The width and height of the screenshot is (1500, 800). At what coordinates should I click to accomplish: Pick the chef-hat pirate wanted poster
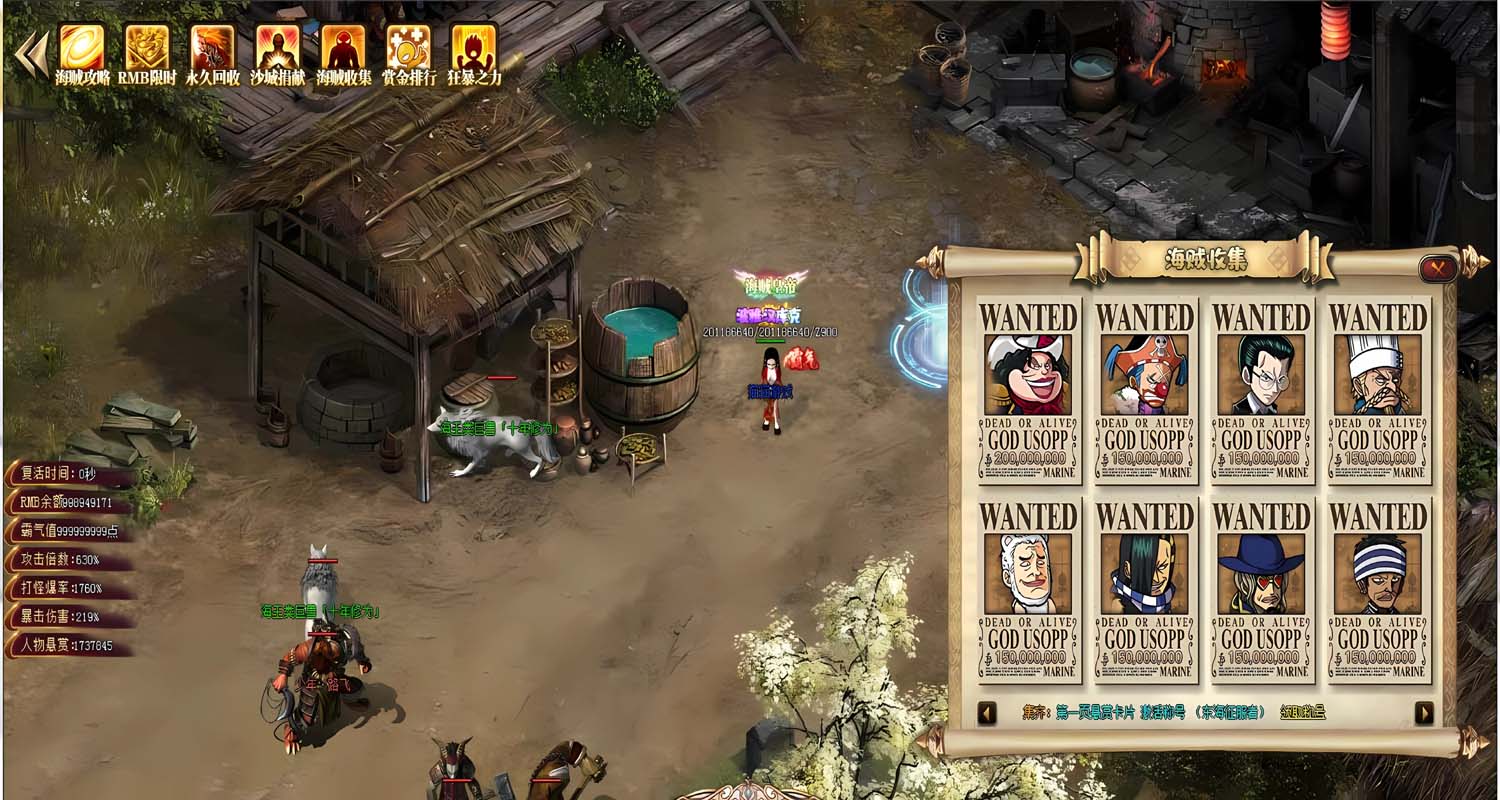(1378, 391)
